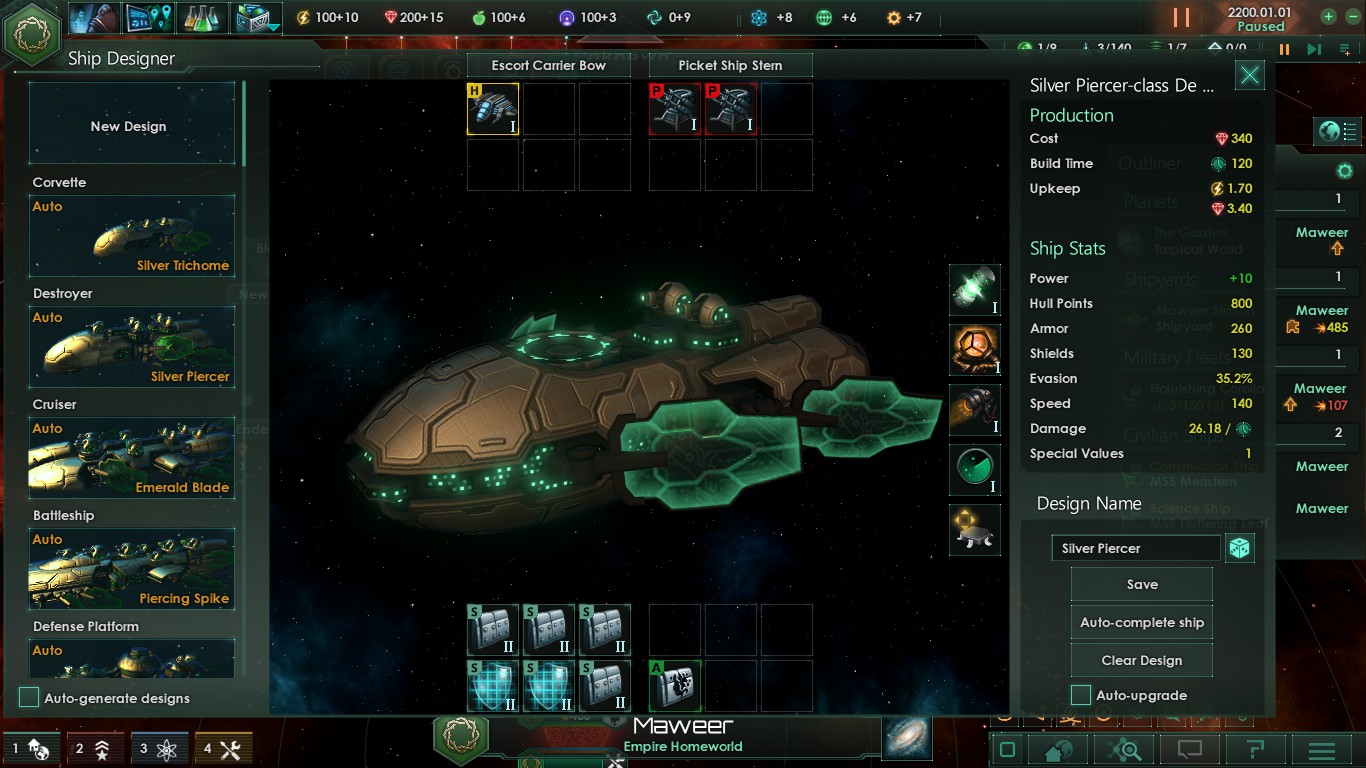
Task: Select the Silver Piercer destroyer design
Action: pos(131,347)
